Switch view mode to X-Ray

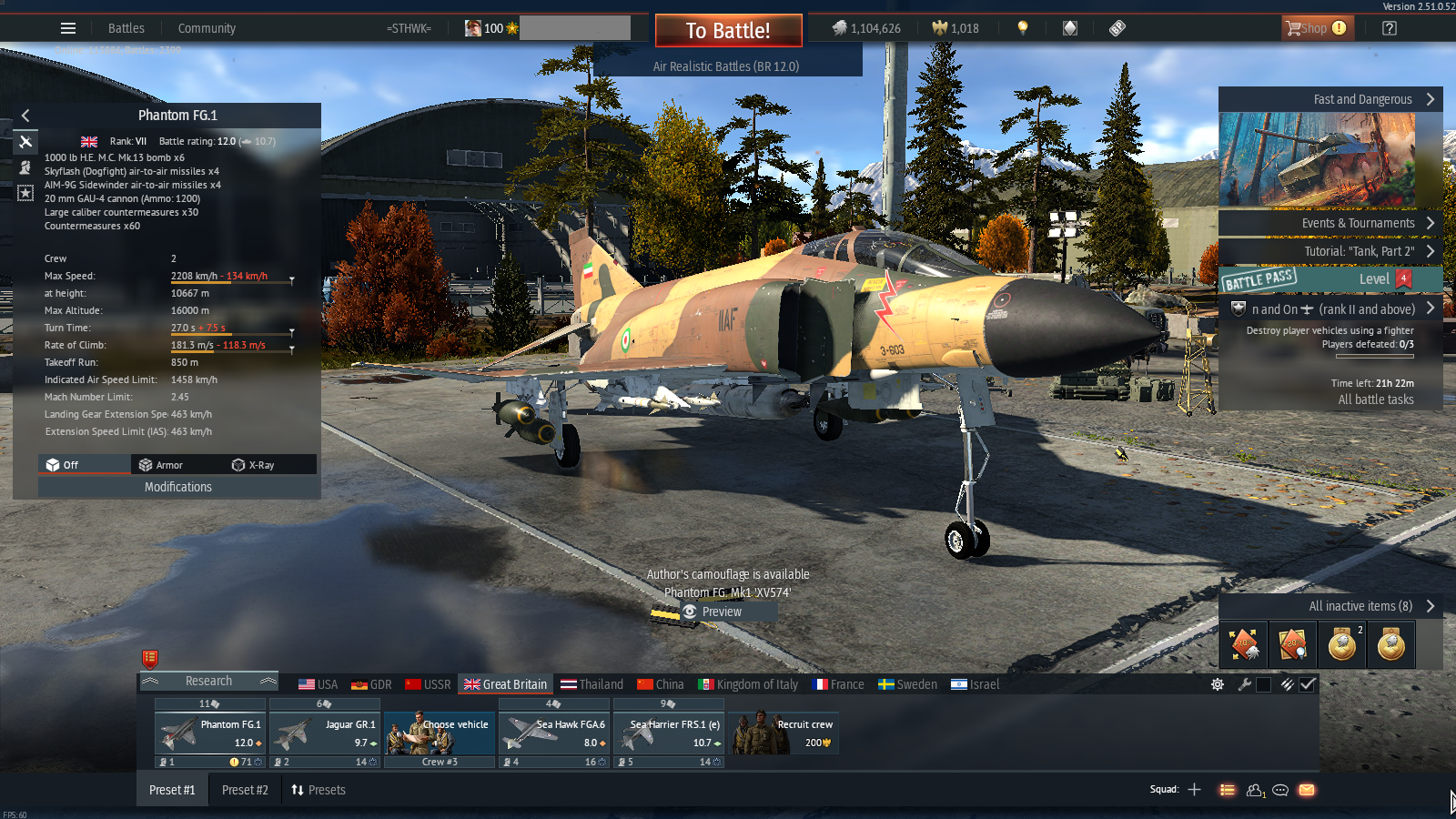pos(253,465)
